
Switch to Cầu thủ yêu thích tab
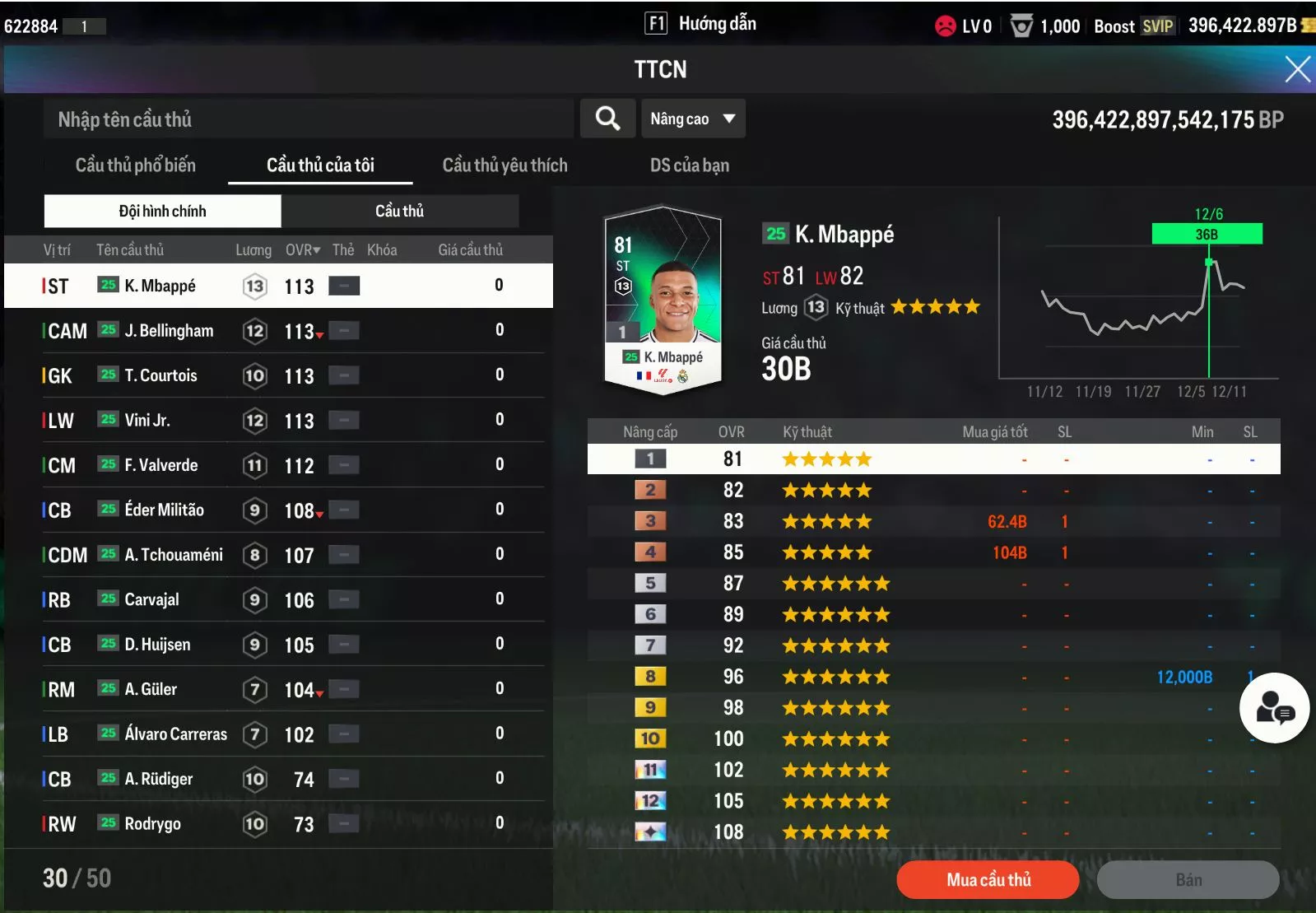point(505,165)
